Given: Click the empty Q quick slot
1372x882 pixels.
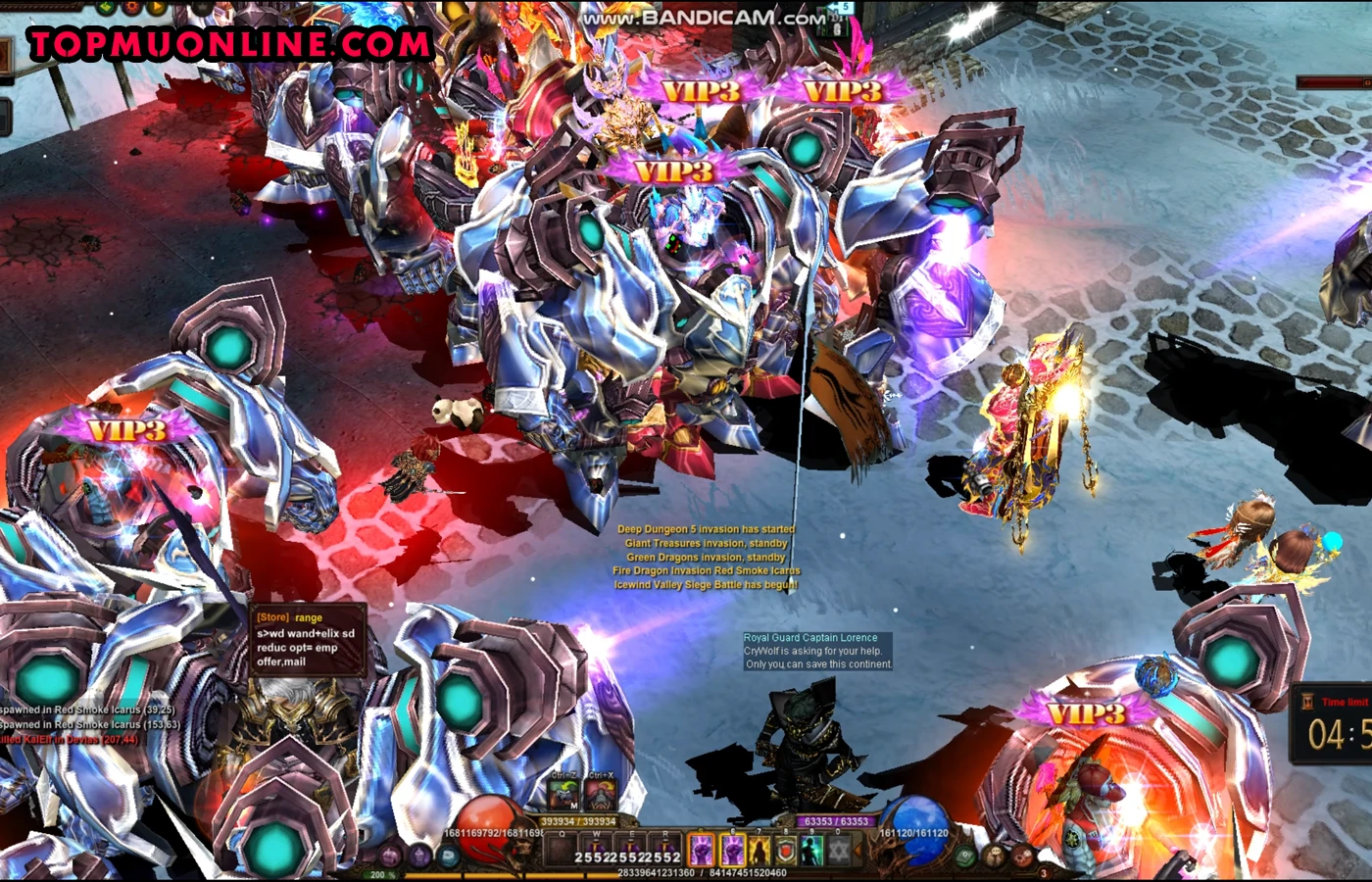Looking at the screenshot, I should click(562, 849).
